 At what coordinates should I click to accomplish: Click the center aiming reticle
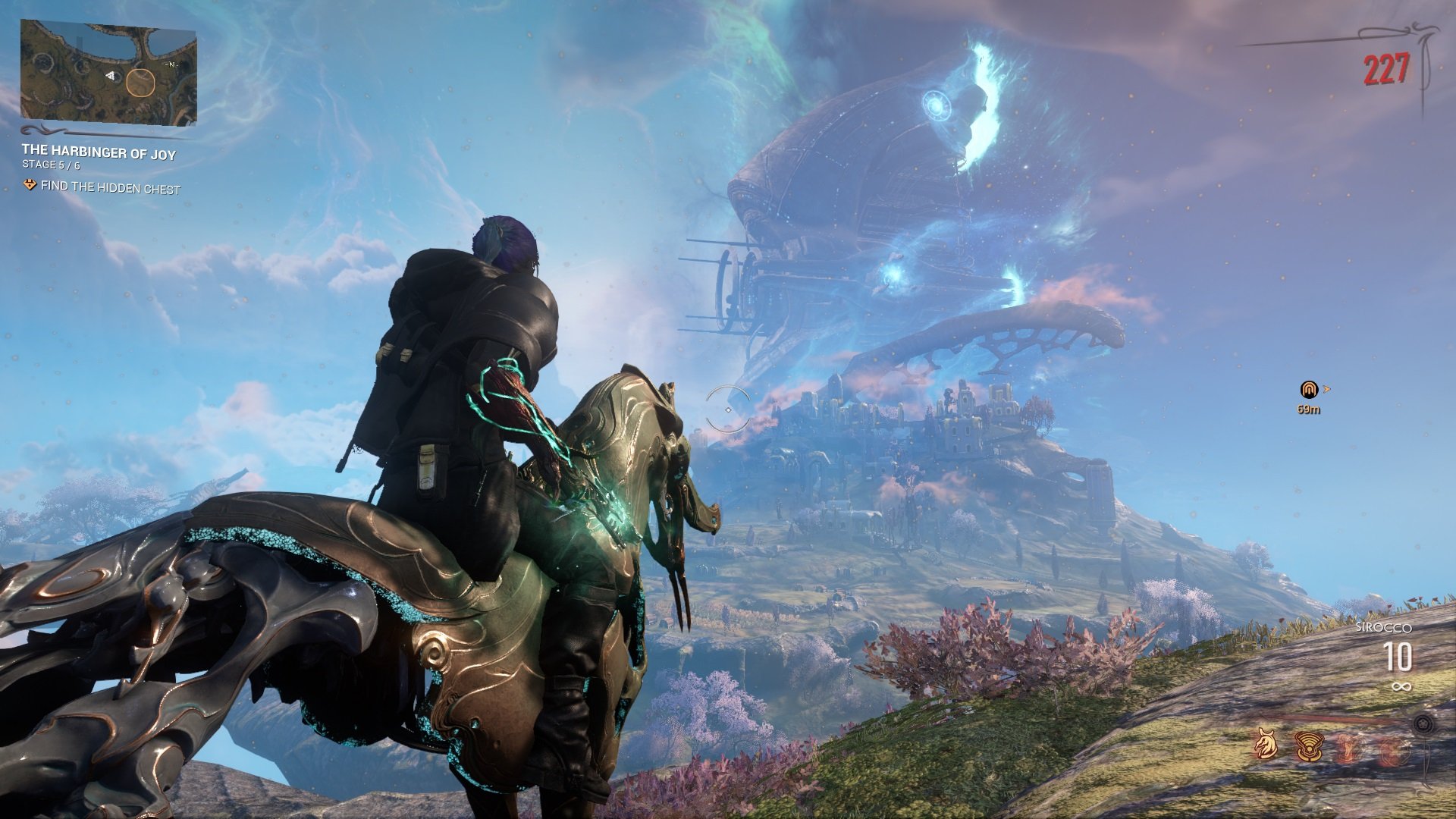[728, 408]
